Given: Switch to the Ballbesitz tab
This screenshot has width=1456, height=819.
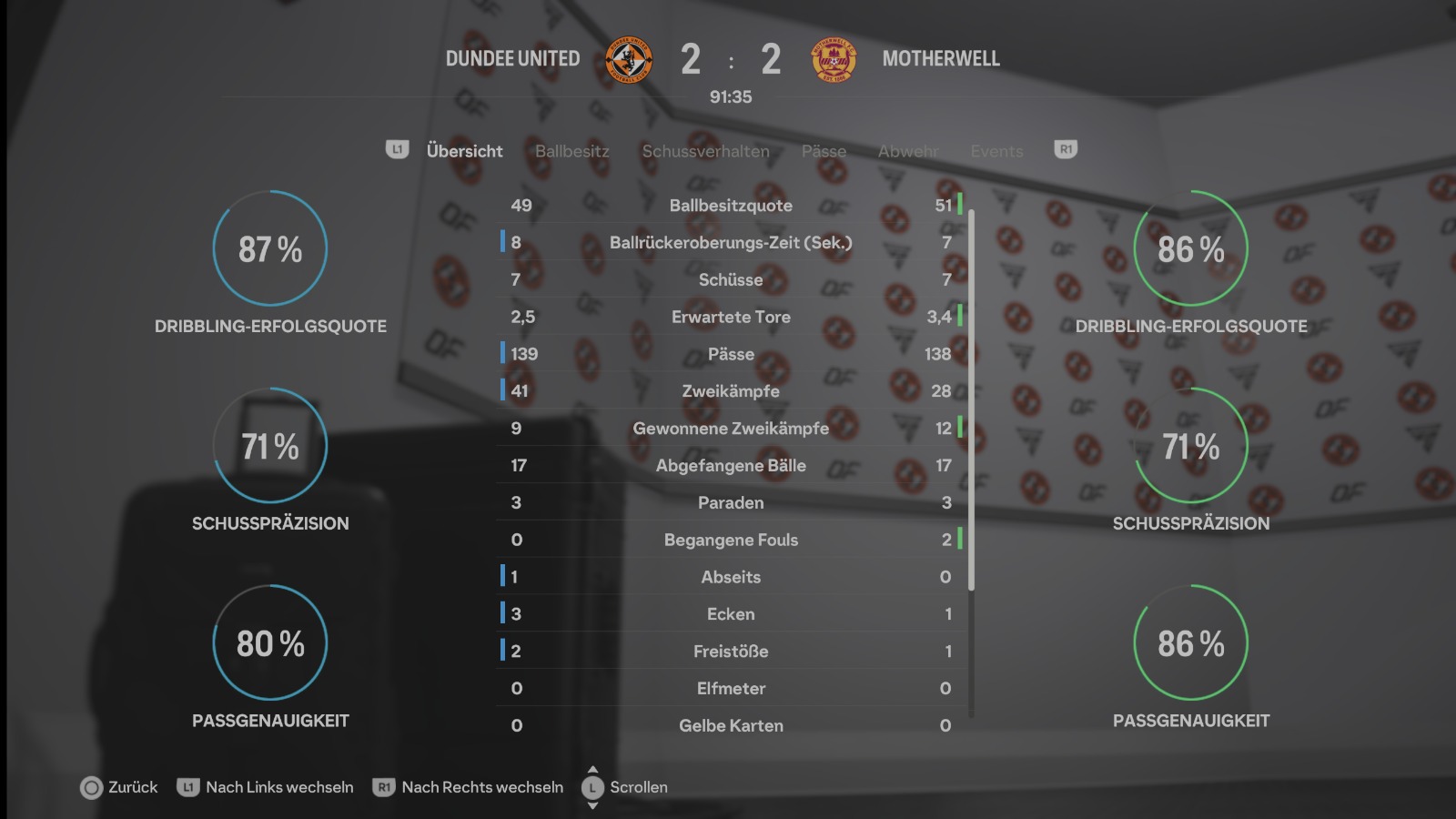Looking at the screenshot, I should click(571, 151).
